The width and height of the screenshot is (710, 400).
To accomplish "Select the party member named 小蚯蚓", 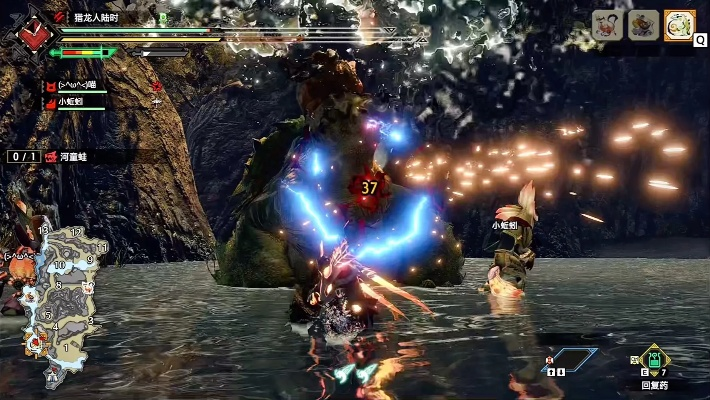I will click(x=72, y=101).
